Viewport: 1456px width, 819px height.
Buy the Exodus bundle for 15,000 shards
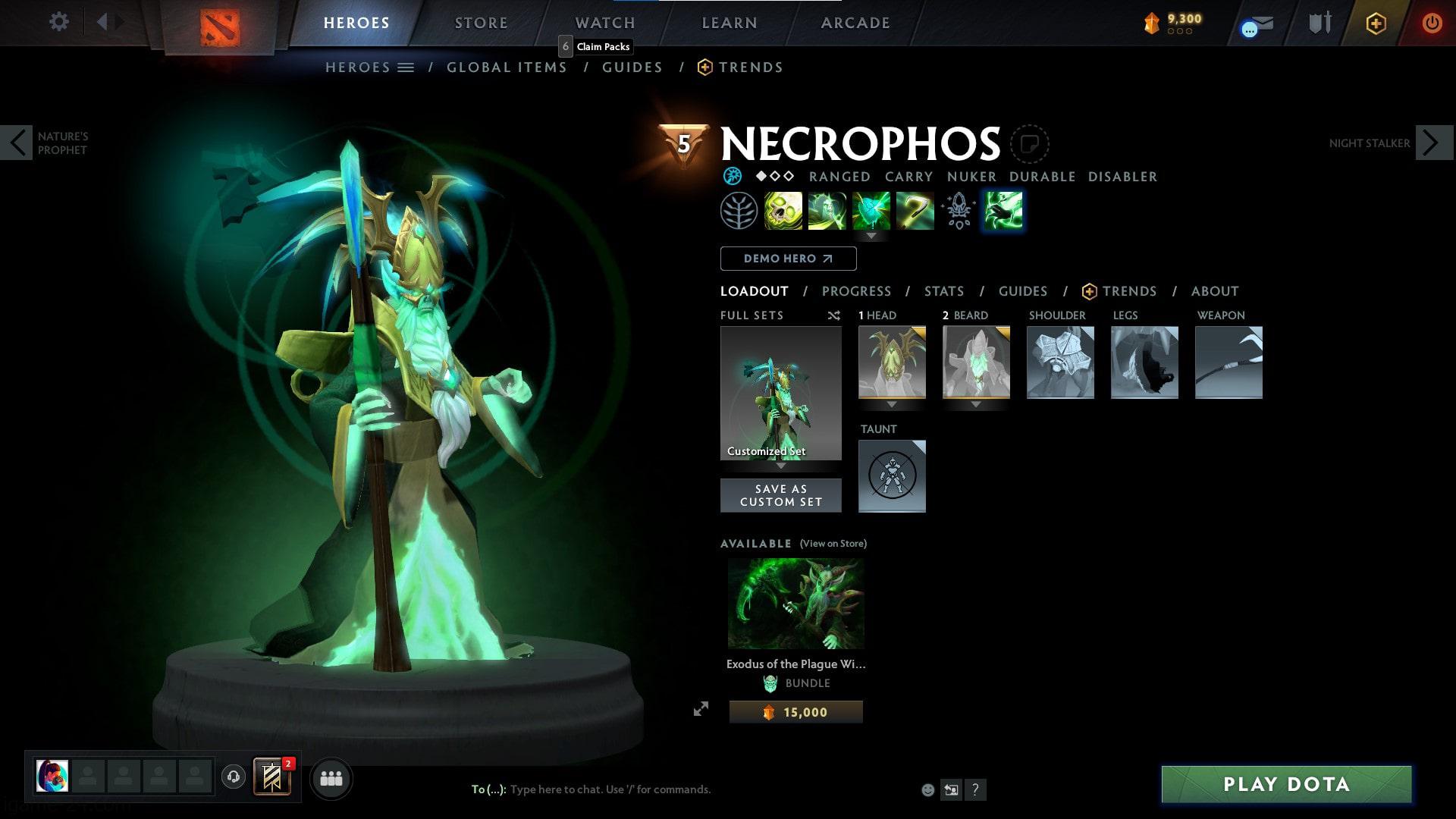(x=795, y=712)
